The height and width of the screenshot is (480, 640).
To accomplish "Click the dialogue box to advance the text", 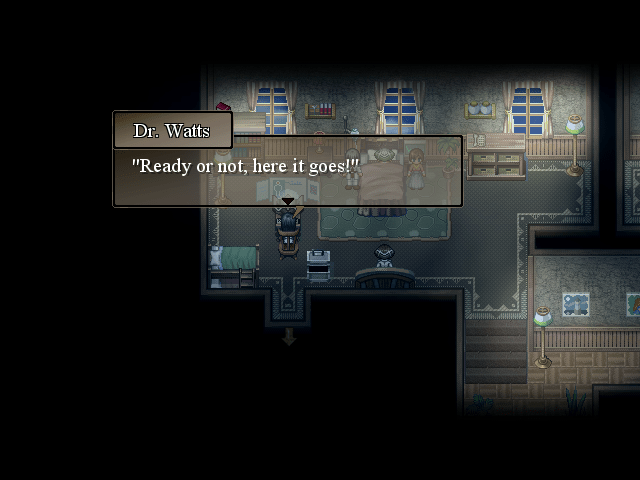I will (x=287, y=171).
